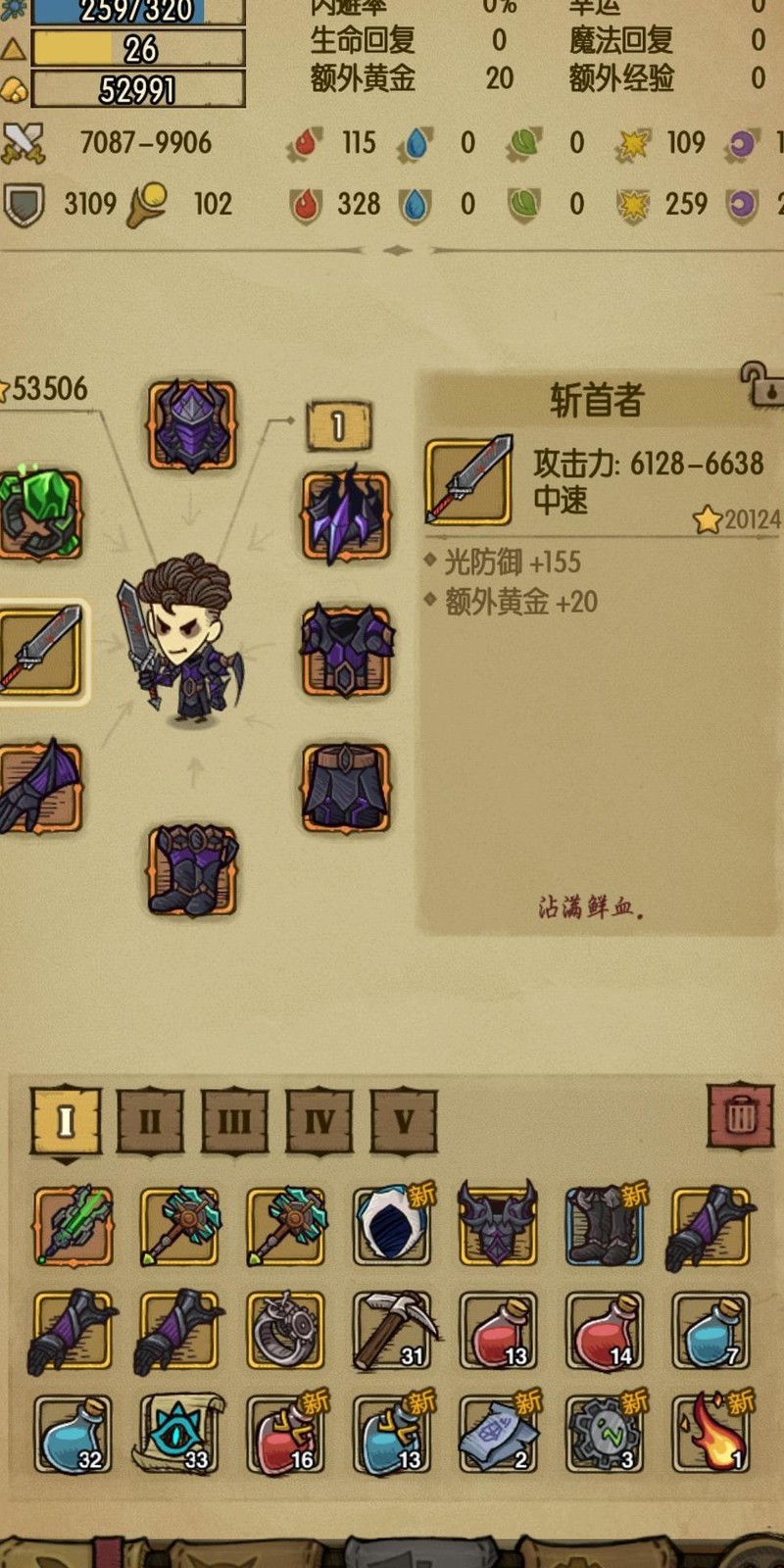
Task: Choose the purple shoulder pauldron slot
Action: pyautogui.click(x=346, y=515)
